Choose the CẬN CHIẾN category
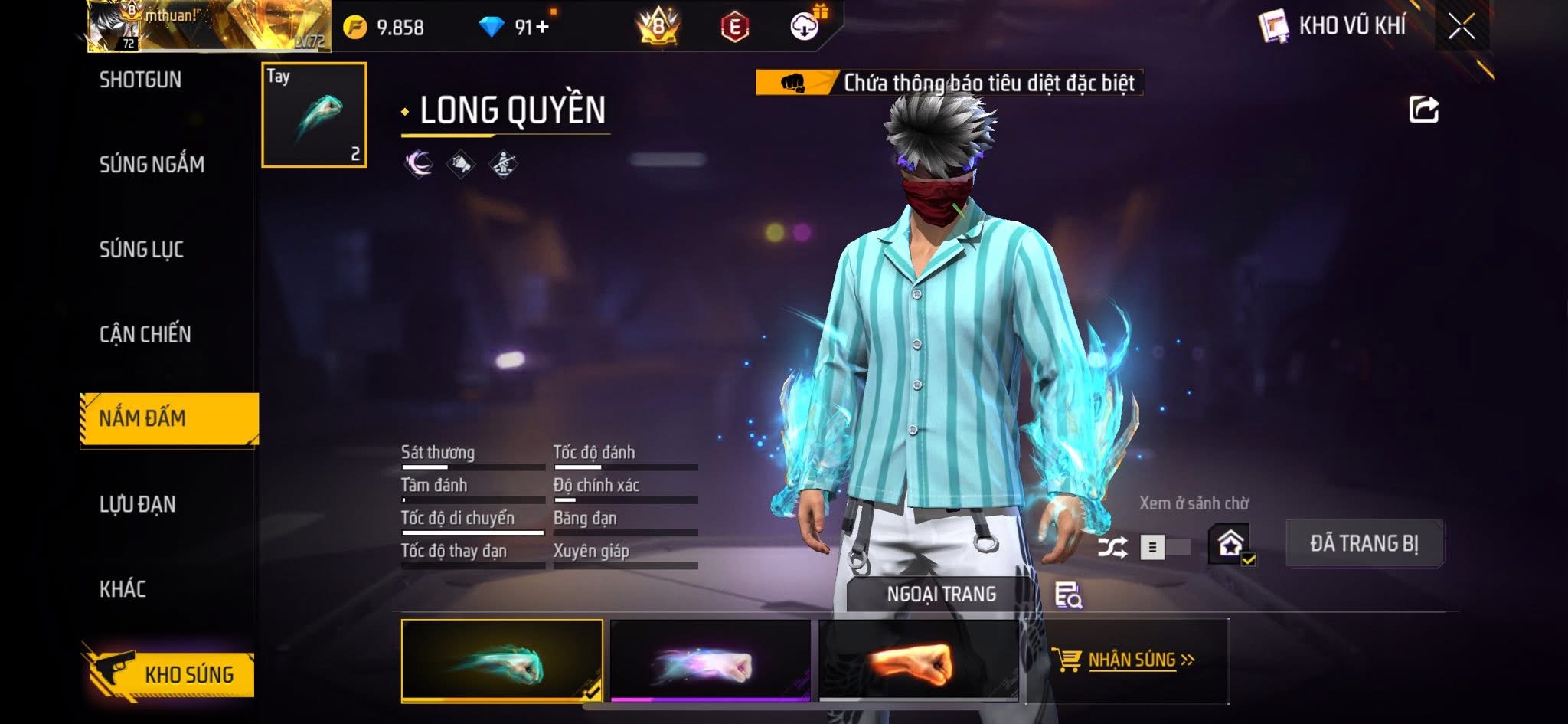The image size is (1568, 724). coord(145,334)
